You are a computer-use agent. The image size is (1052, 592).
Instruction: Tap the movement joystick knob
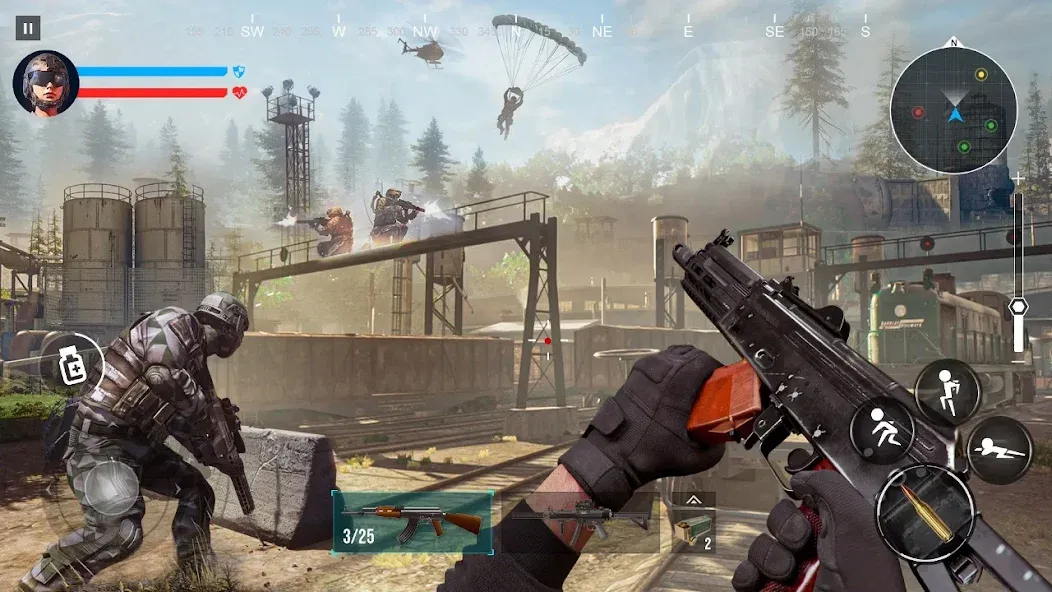pos(111,487)
